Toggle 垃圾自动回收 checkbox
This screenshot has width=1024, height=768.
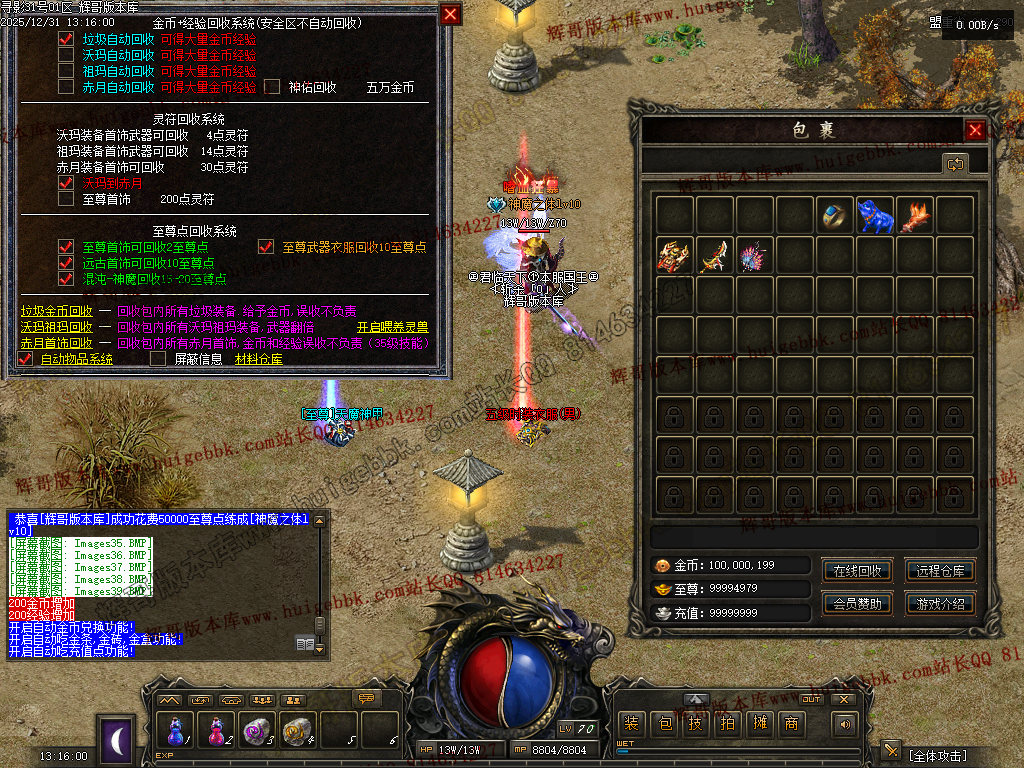(66, 39)
